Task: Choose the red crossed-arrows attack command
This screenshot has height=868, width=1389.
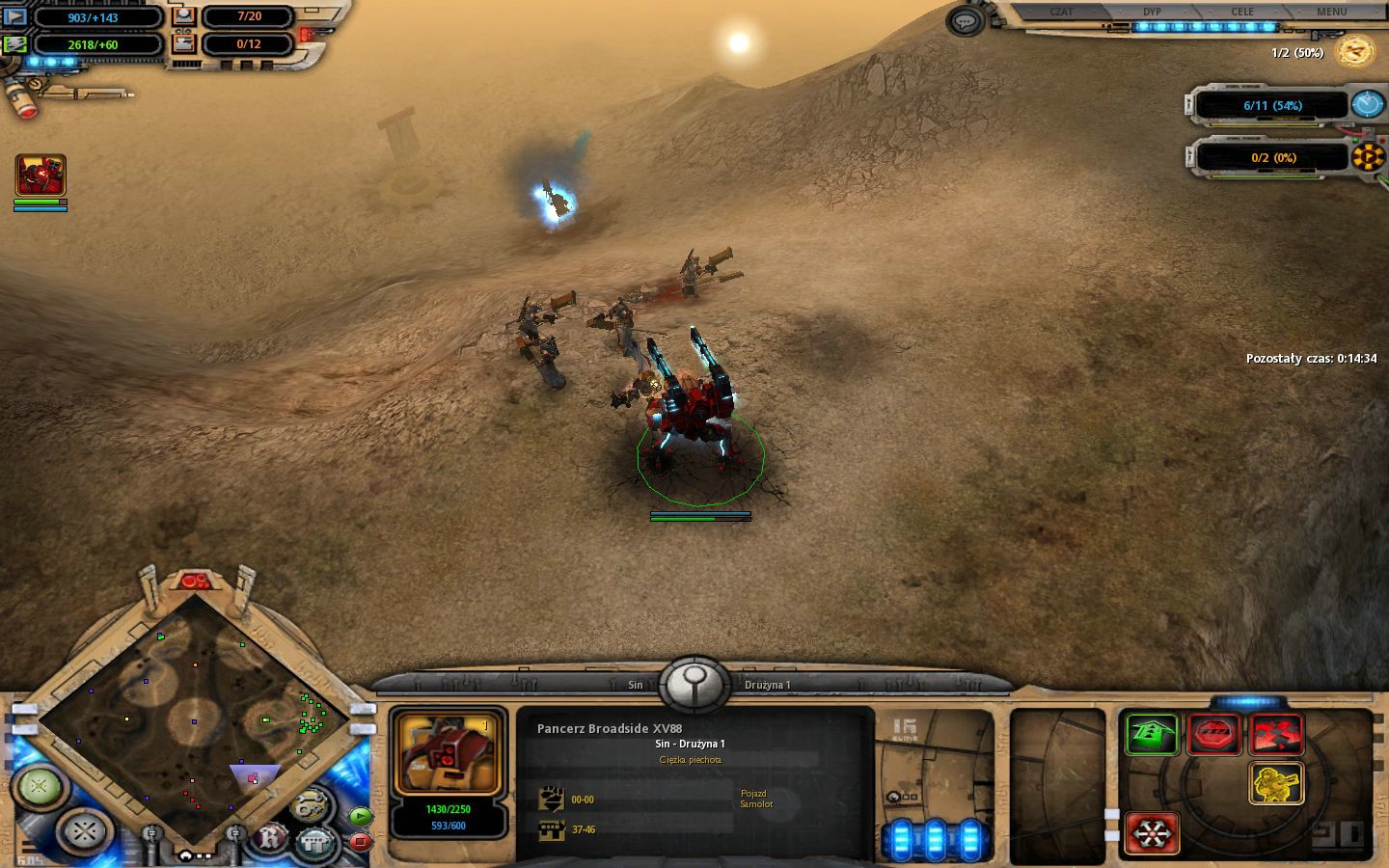Action: (x=1277, y=735)
